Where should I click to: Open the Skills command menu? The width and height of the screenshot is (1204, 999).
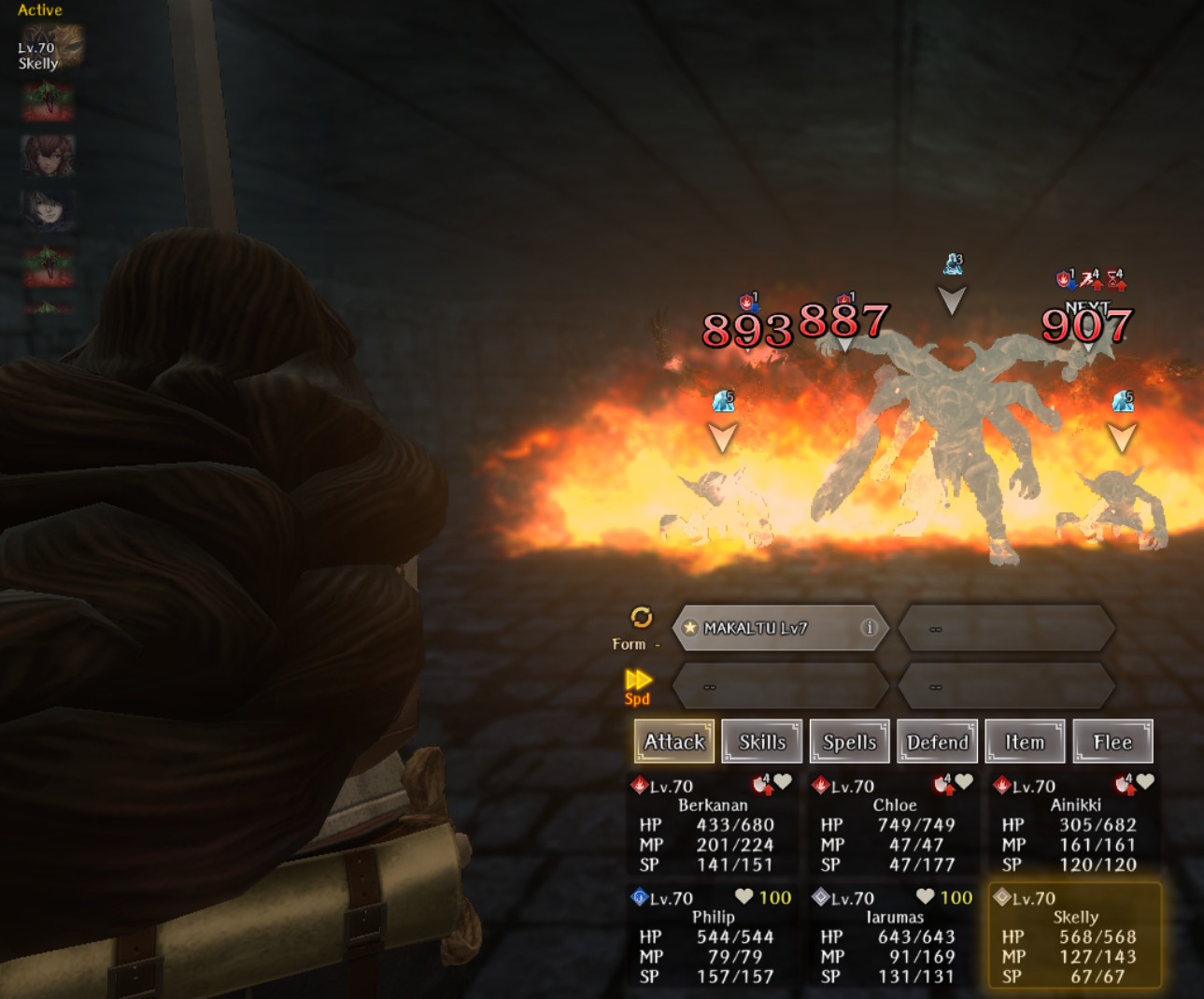click(x=762, y=742)
